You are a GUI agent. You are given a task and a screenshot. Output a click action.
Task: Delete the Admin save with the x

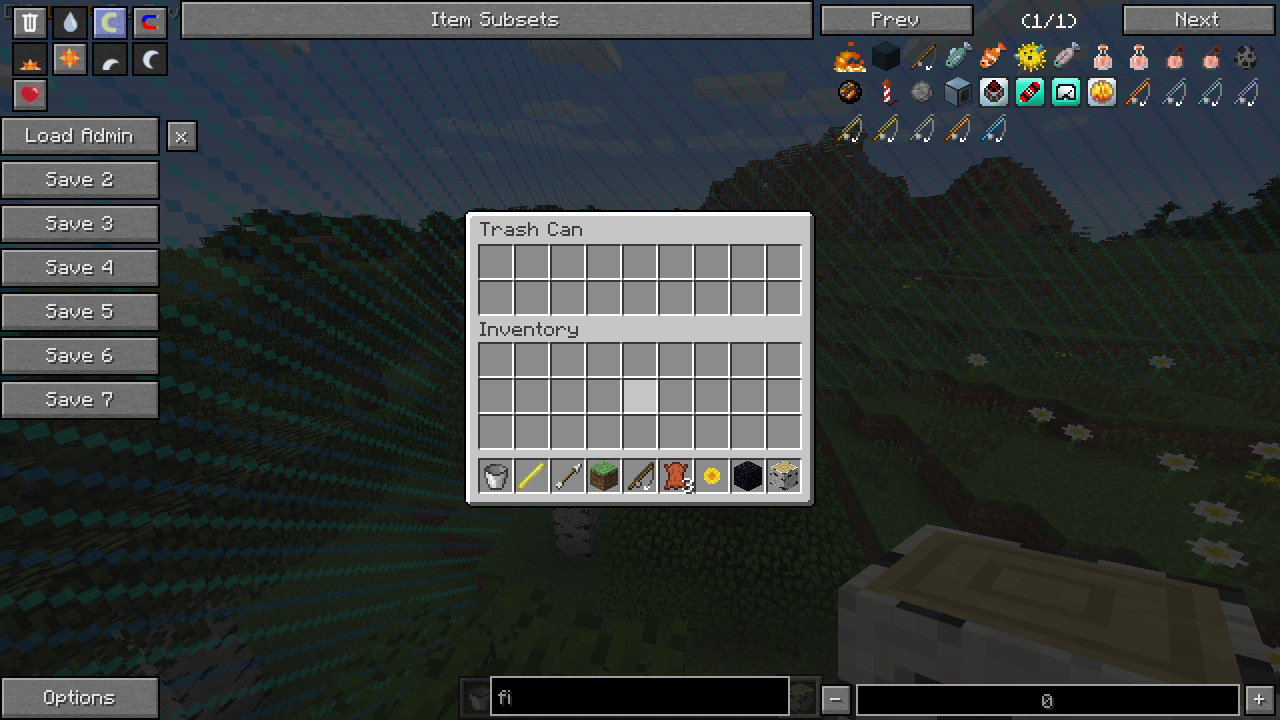[x=181, y=137]
